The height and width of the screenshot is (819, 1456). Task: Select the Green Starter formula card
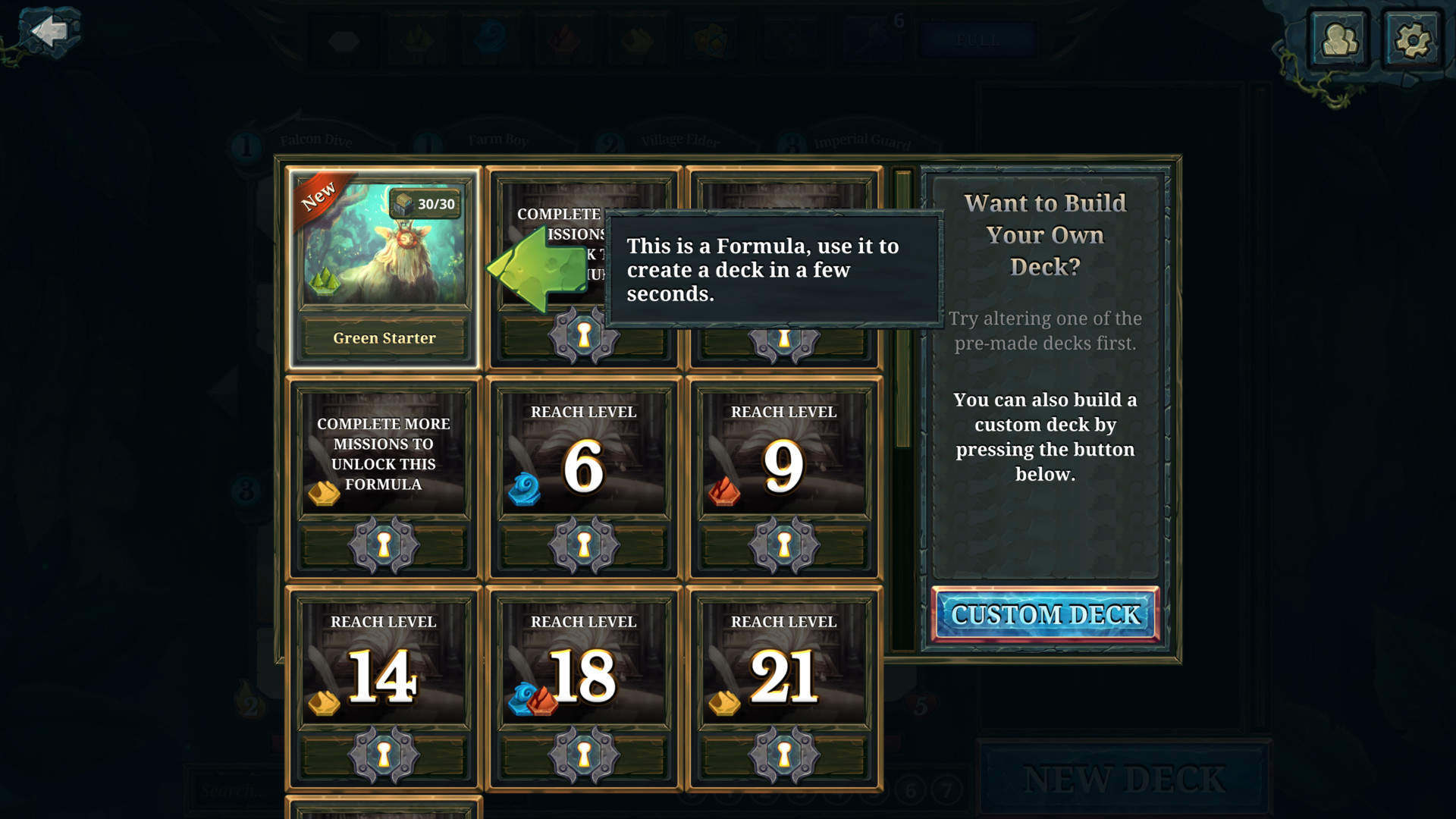pos(384,267)
